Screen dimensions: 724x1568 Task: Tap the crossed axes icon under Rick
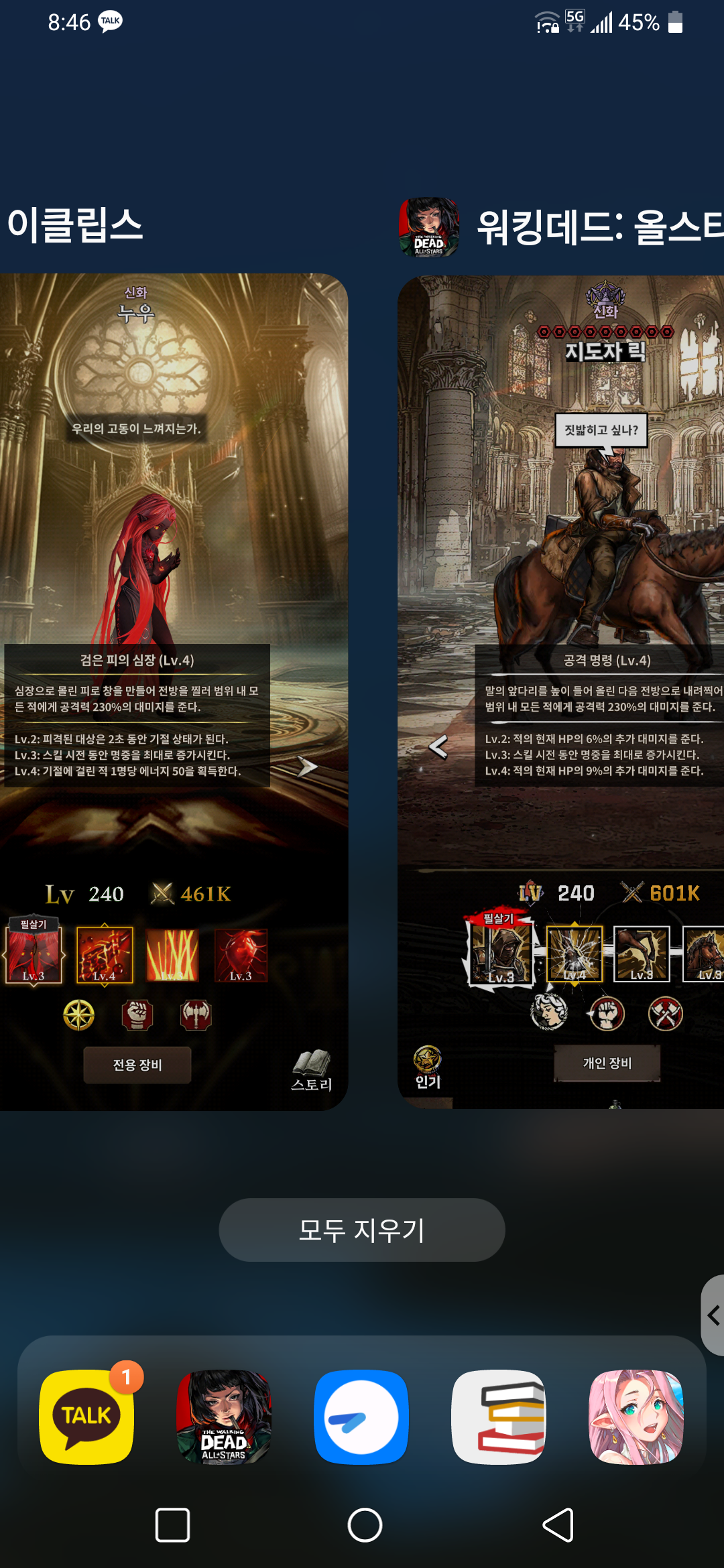click(665, 1013)
